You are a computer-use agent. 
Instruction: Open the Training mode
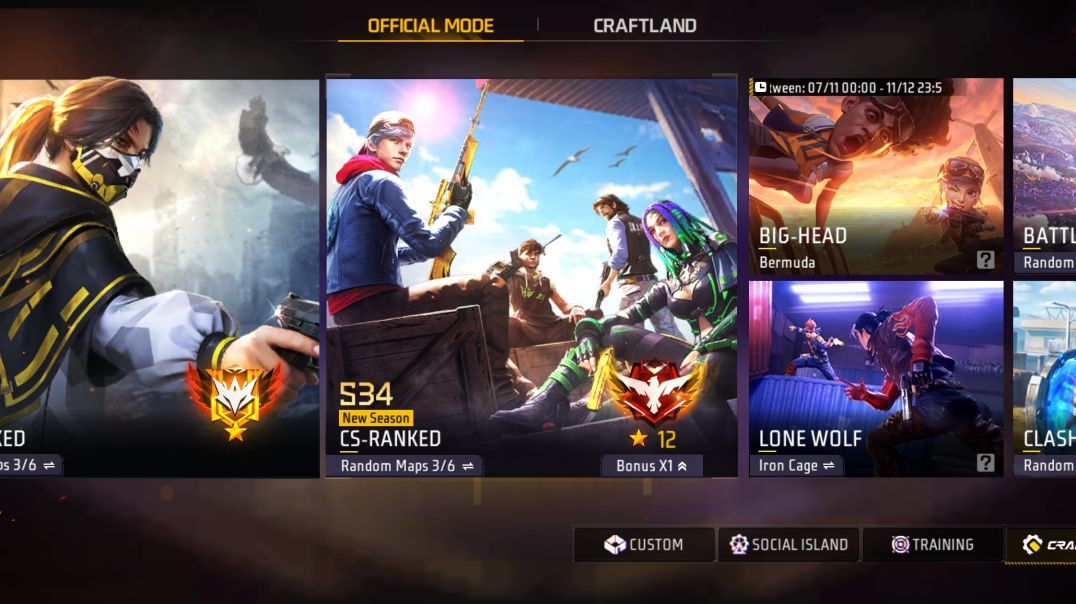coord(932,545)
